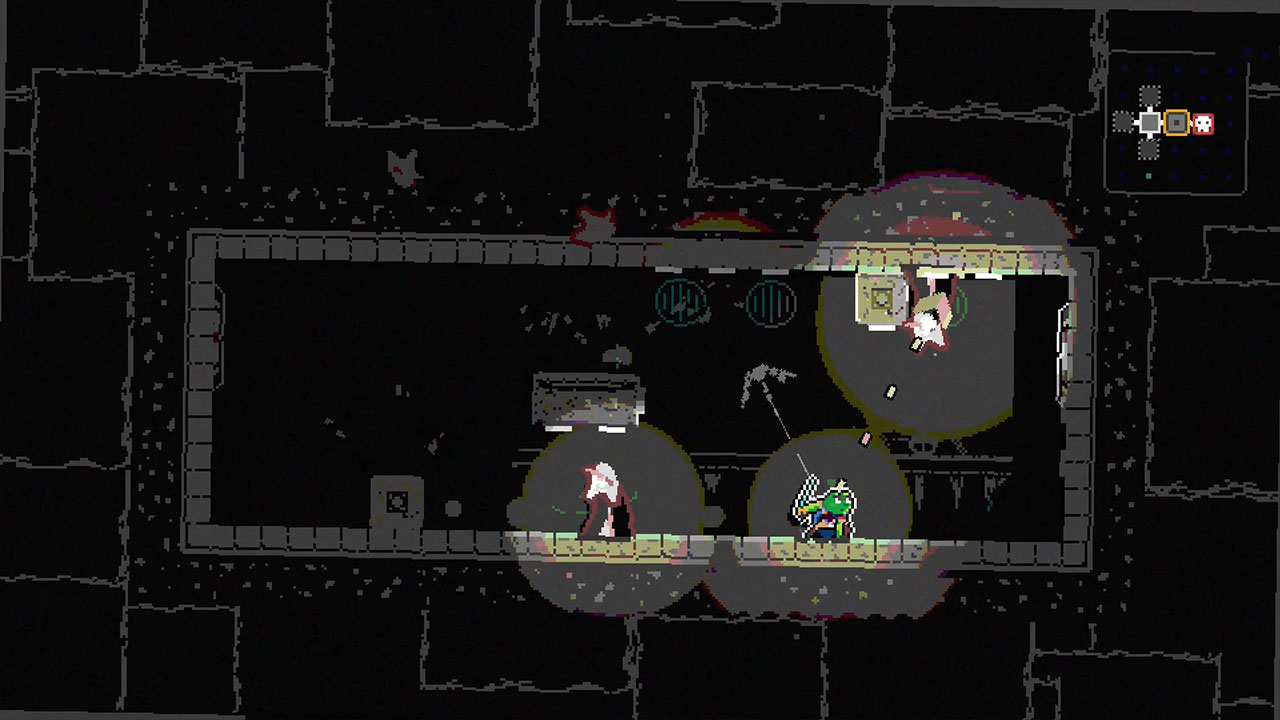The width and height of the screenshot is (1280, 720).
Task: Click the red skull room on the minimap
Action: [x=1203, y=123]
